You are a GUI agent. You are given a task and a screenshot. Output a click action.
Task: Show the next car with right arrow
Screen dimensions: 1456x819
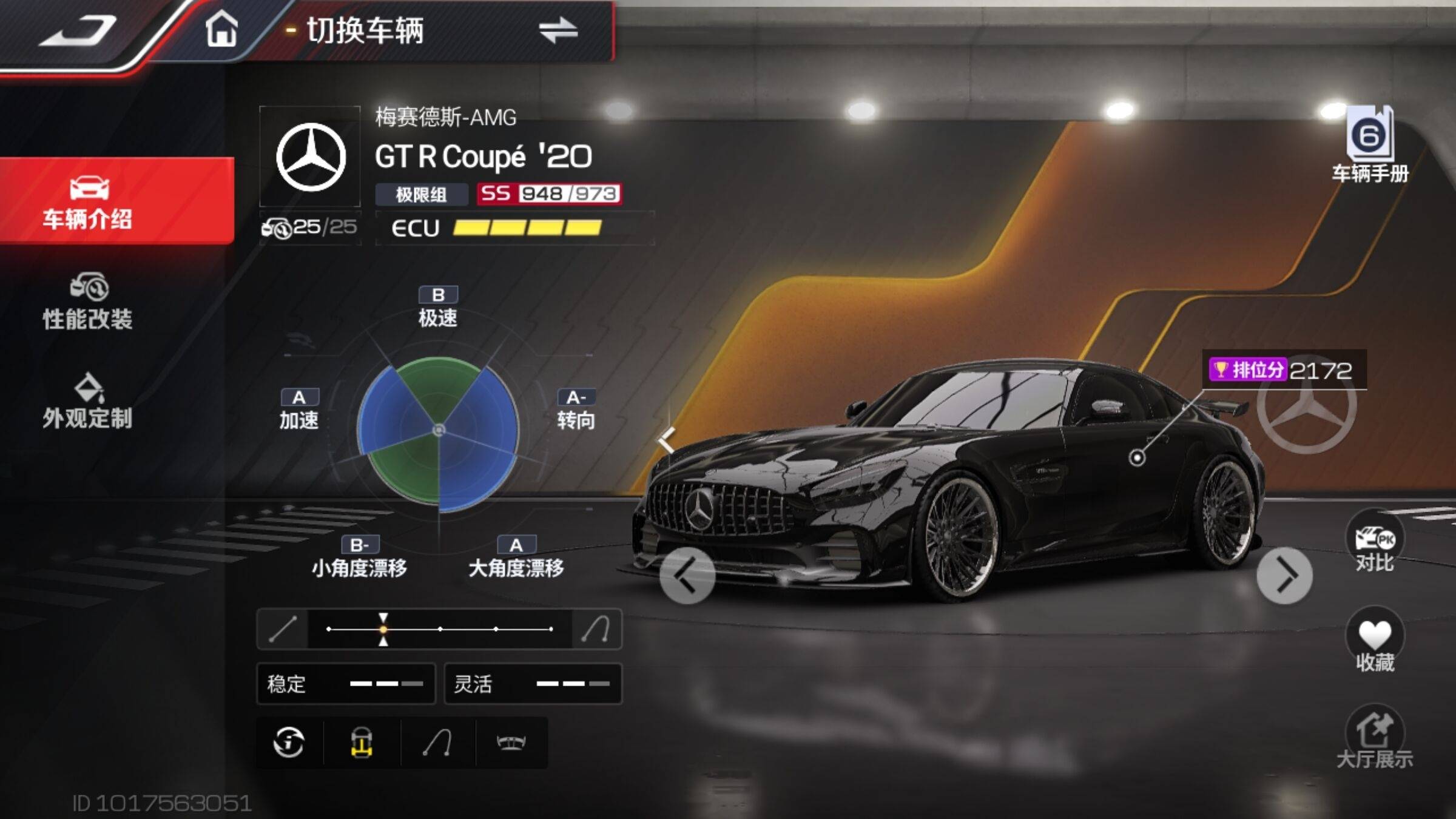[1284, 575]
